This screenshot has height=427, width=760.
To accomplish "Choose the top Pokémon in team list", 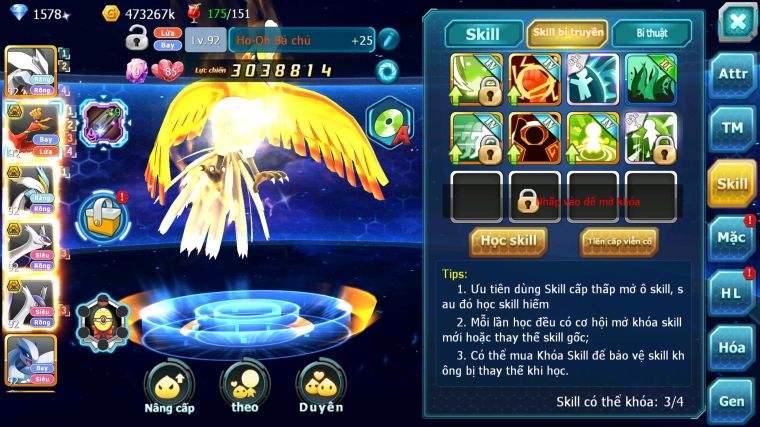I will (x=29, y=72).
